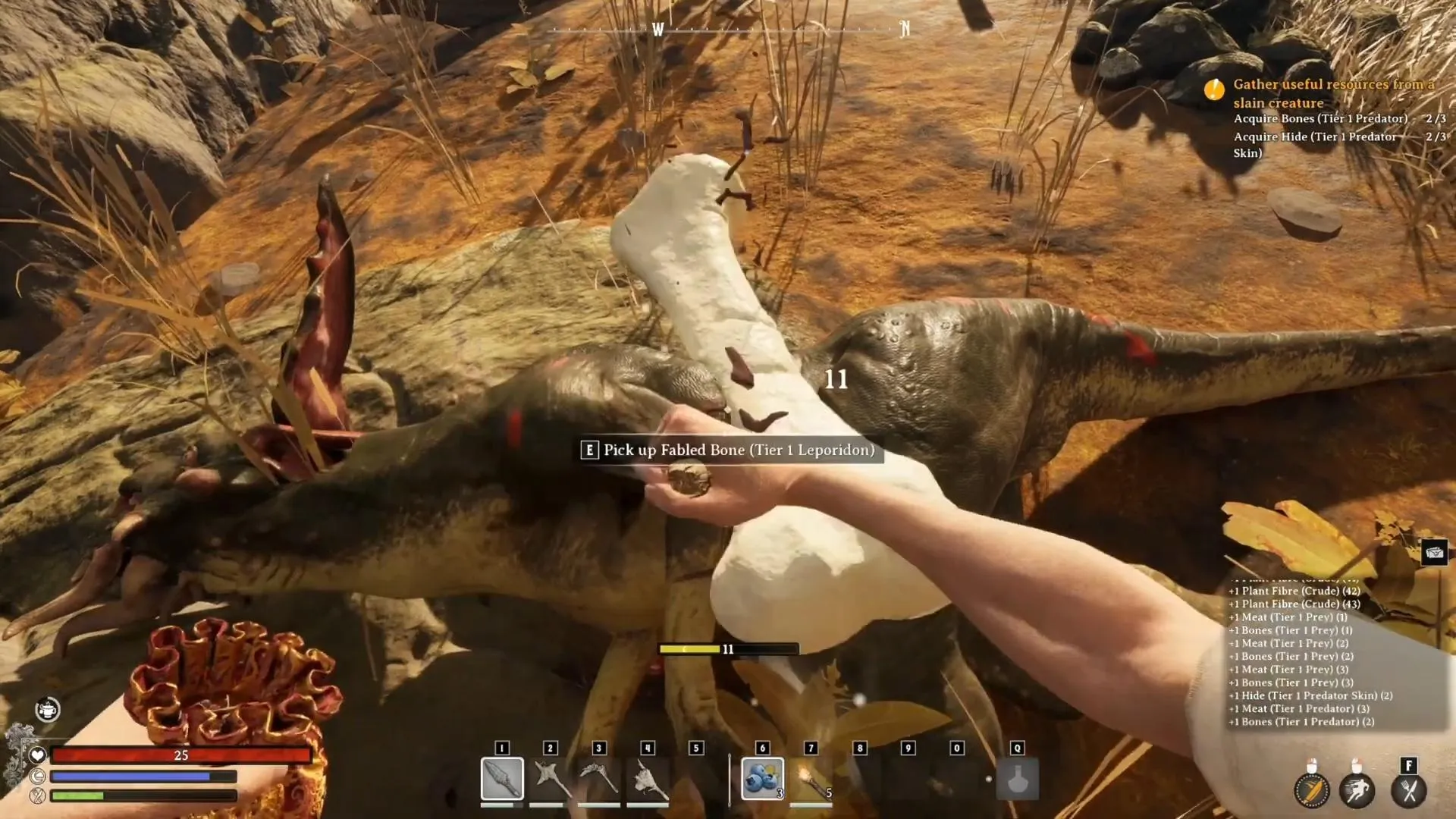Select the bone axe in hotbar slot 4
This screenshot has width=1456, height=819.
click(648, 779)
